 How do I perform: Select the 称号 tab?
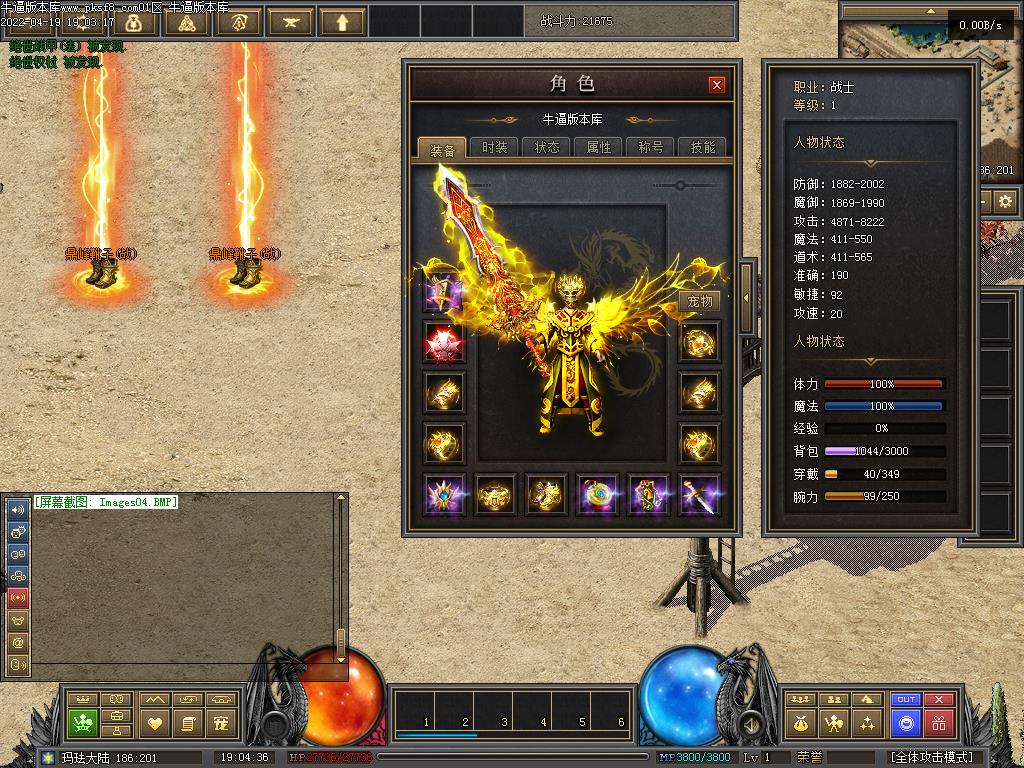click(651, 147)
